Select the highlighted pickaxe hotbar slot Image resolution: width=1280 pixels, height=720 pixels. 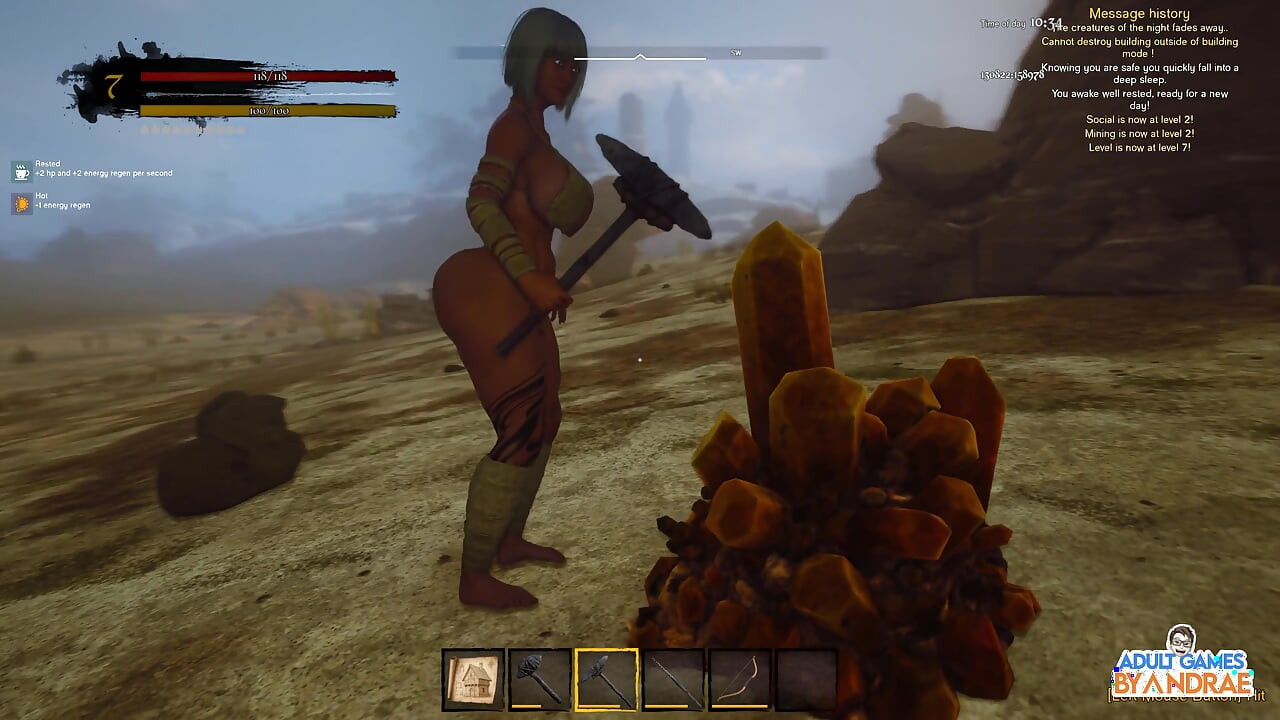tap(606, 680)
